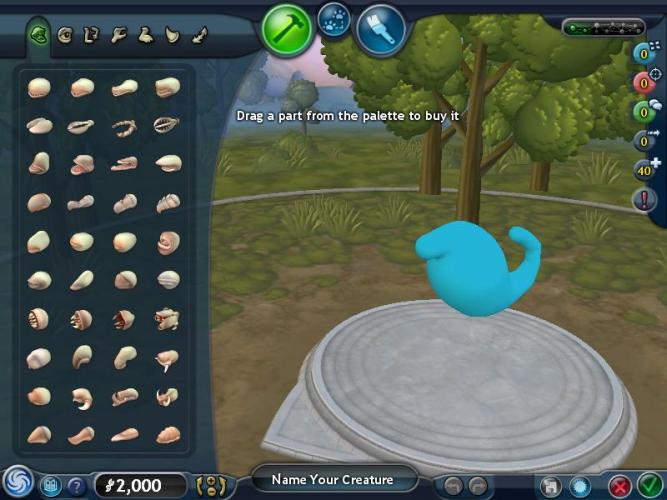
Task: Switch to the mouths parts tab
Action: point(39,35)
